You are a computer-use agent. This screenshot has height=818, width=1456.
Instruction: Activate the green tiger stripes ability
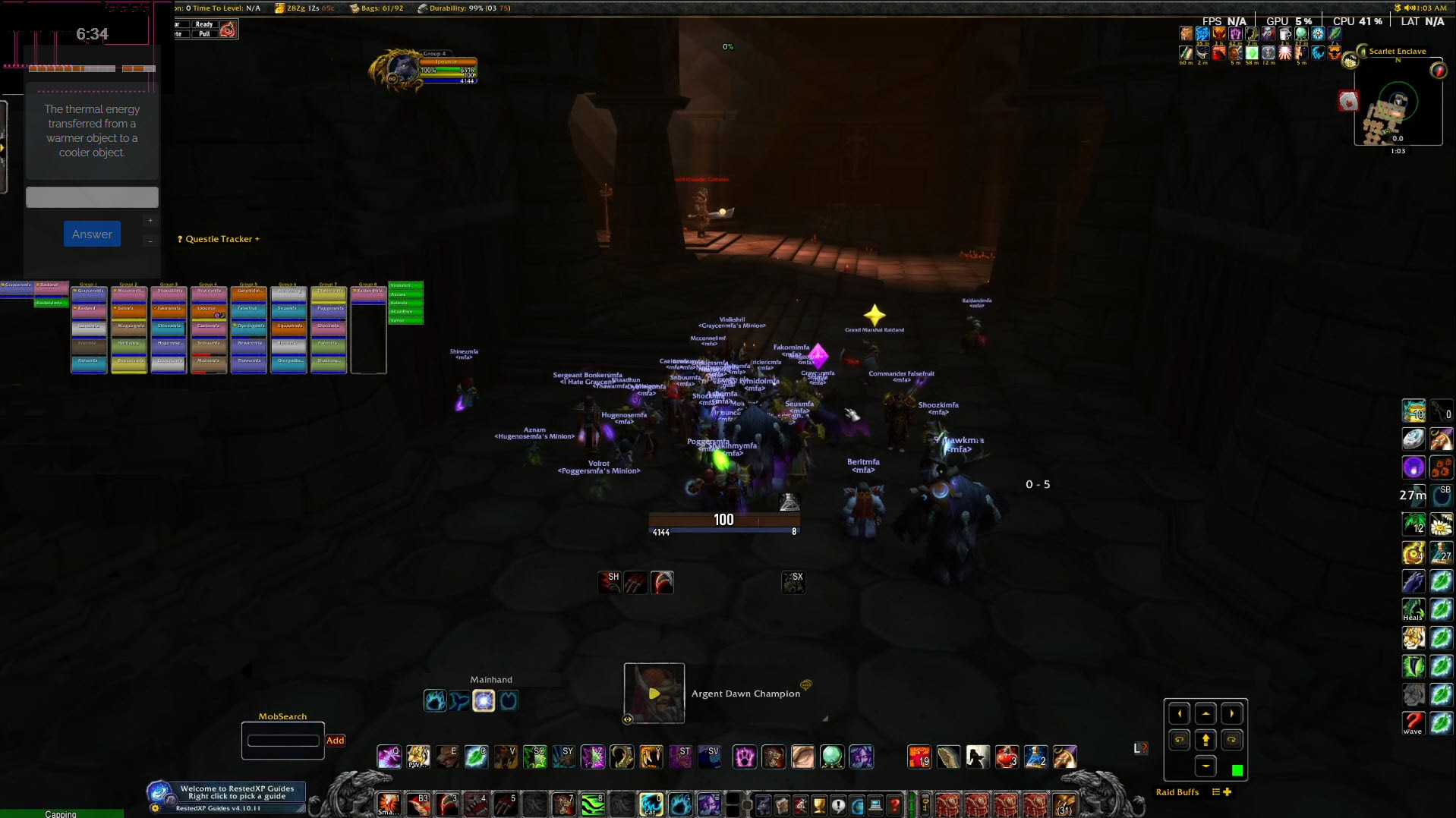pyautogui.click(x=592, y=804)
